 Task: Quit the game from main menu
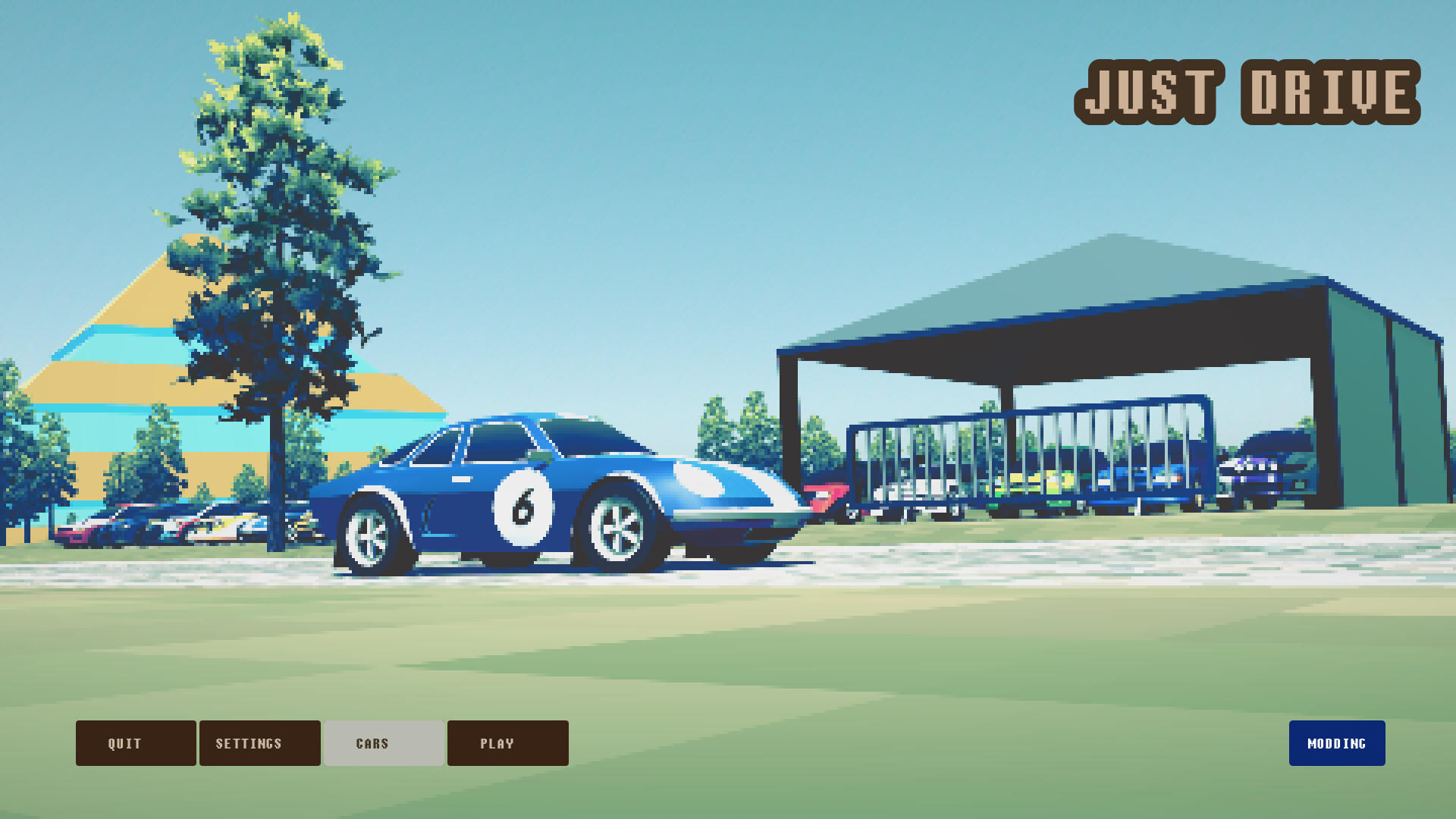(x=136, y=743)
